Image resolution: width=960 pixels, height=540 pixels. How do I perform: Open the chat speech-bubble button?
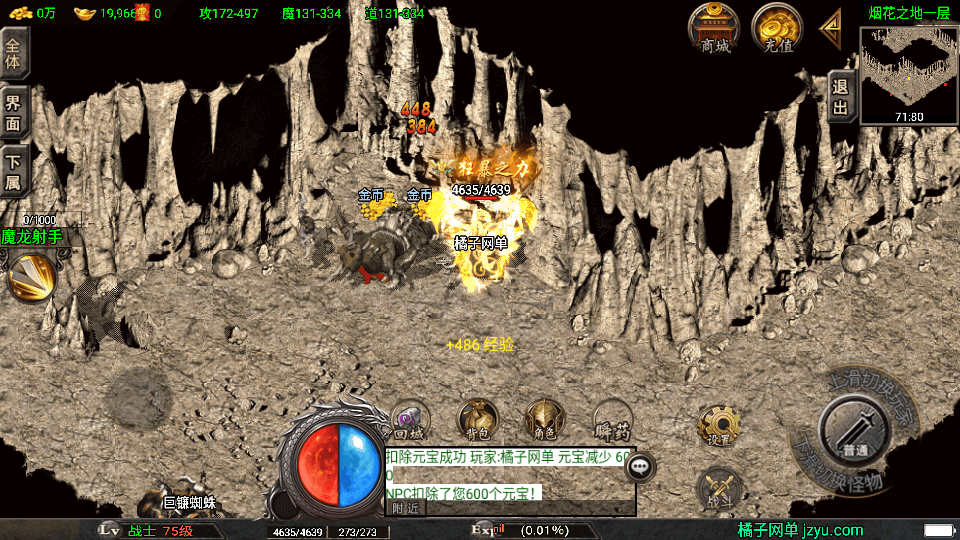tap(640, 465)
